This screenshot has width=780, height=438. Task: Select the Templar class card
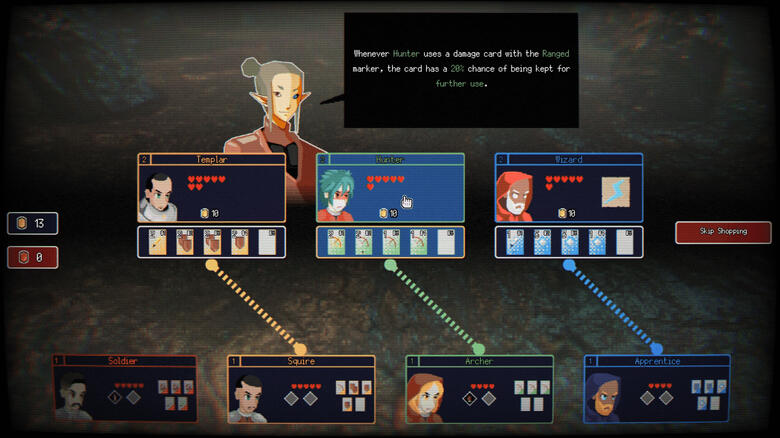211,188
